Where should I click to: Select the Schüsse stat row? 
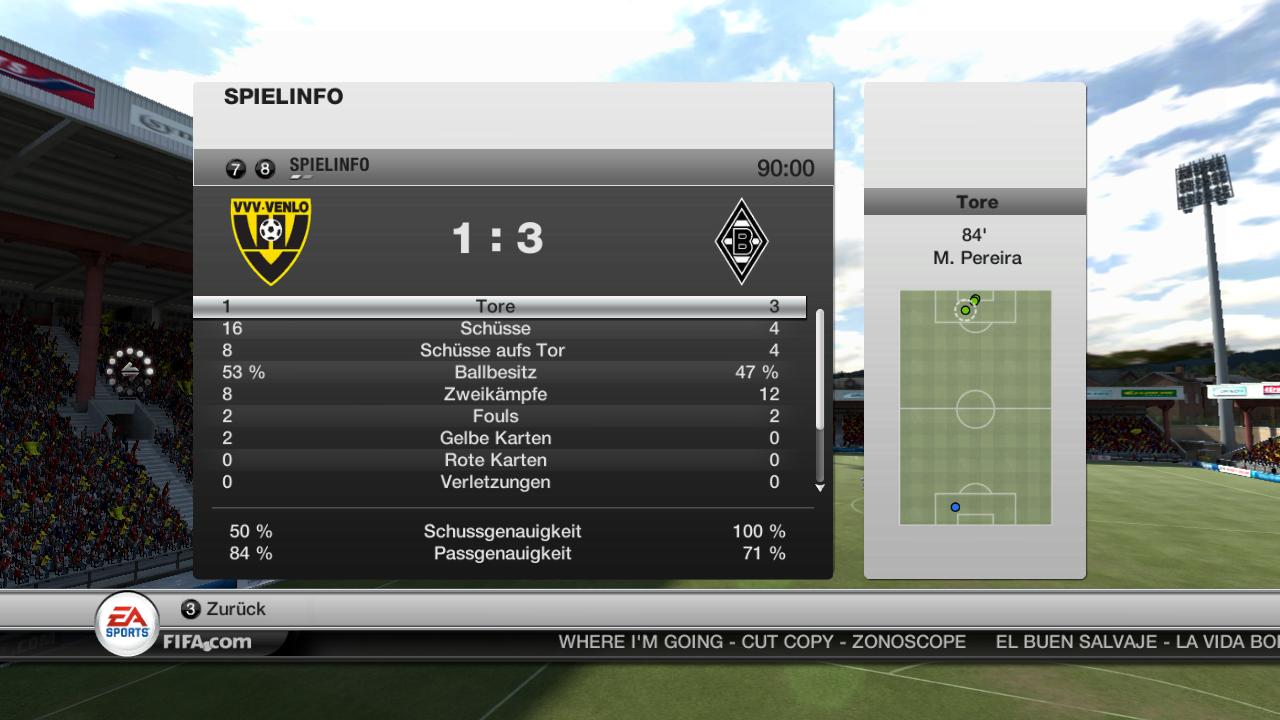497,328
